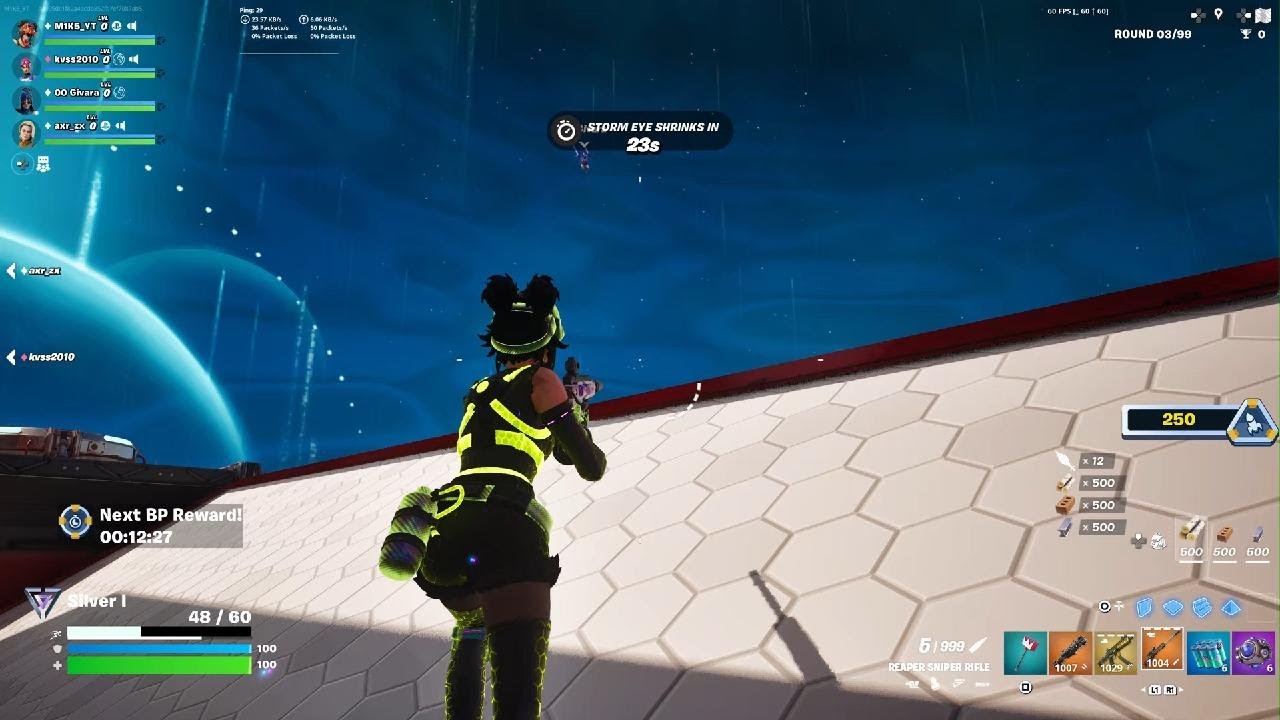
Task: Select the wall building piece
Action: [1144, 607]
